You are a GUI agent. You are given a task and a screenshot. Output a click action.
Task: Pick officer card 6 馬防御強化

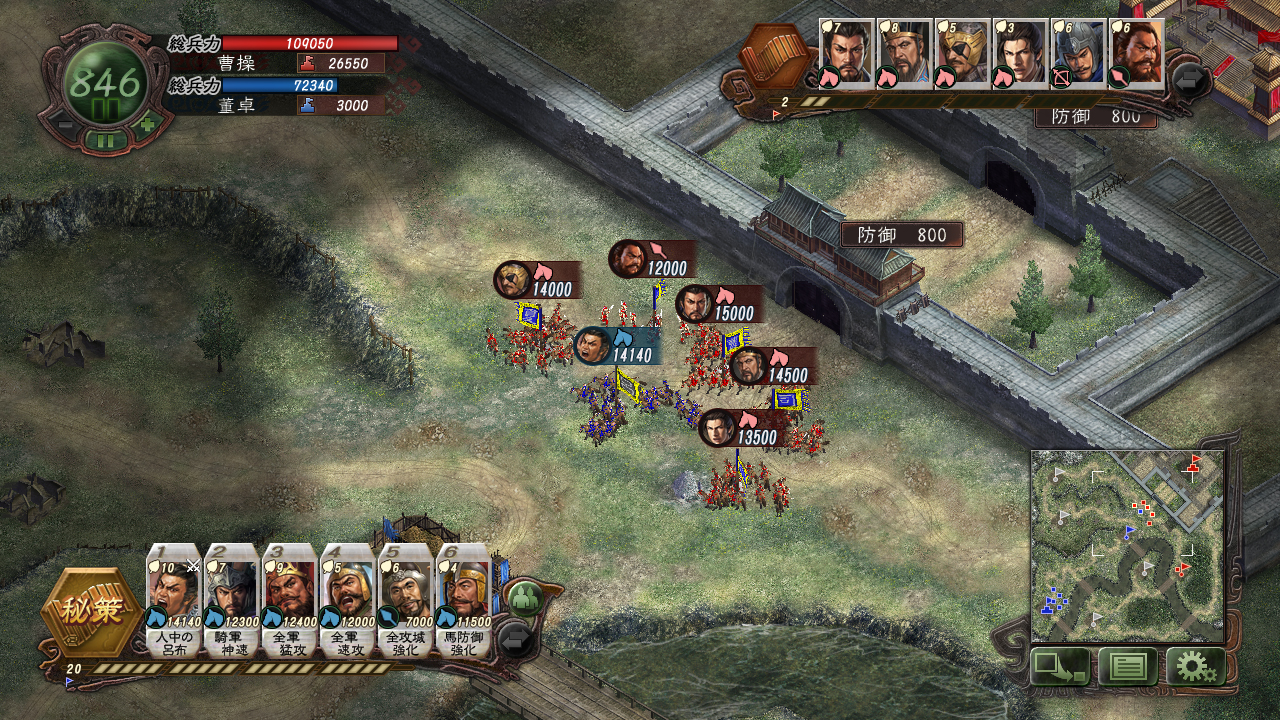464,600
